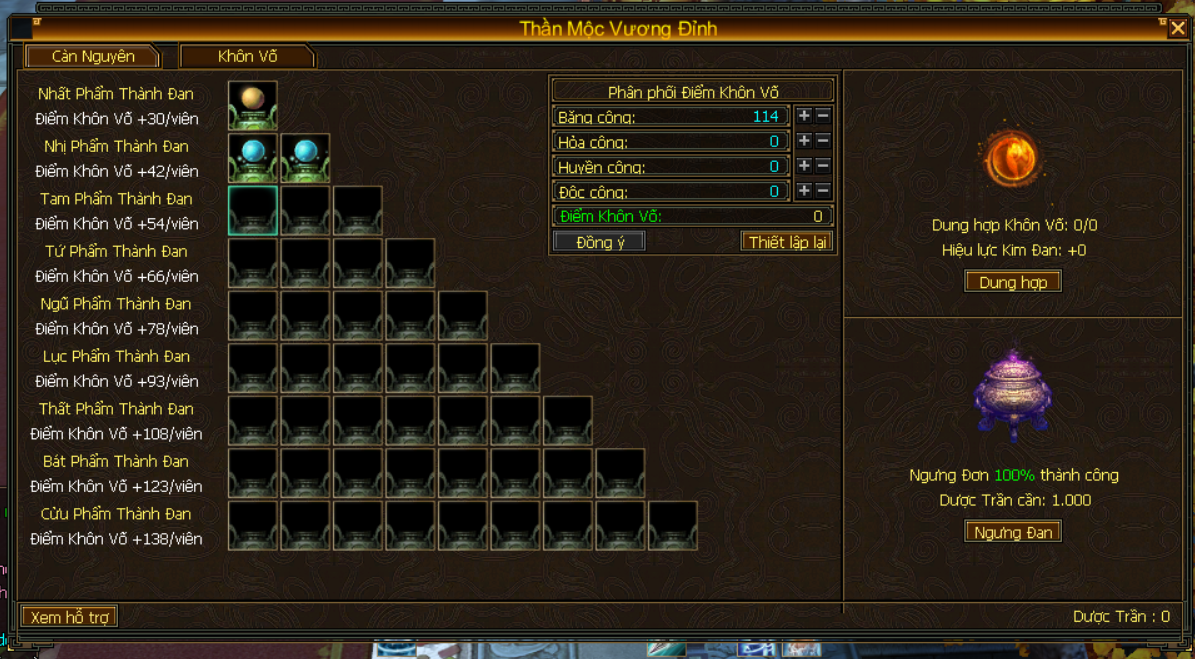Open Xem hỗ trợ help
This screenshot has width=1195, height=659.
click(69, 617)
